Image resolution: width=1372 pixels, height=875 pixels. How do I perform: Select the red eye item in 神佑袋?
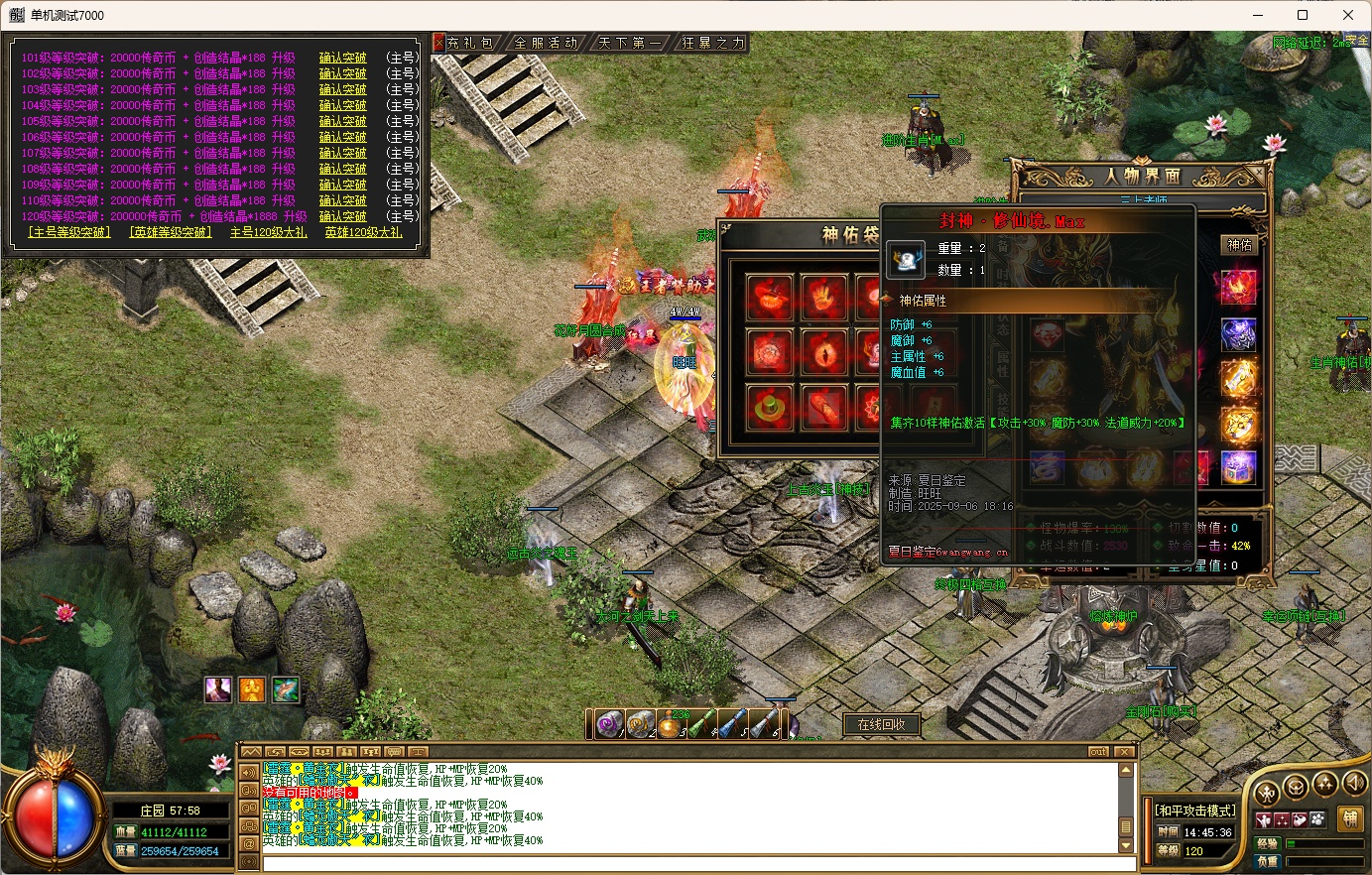click(x=823, y=351)
